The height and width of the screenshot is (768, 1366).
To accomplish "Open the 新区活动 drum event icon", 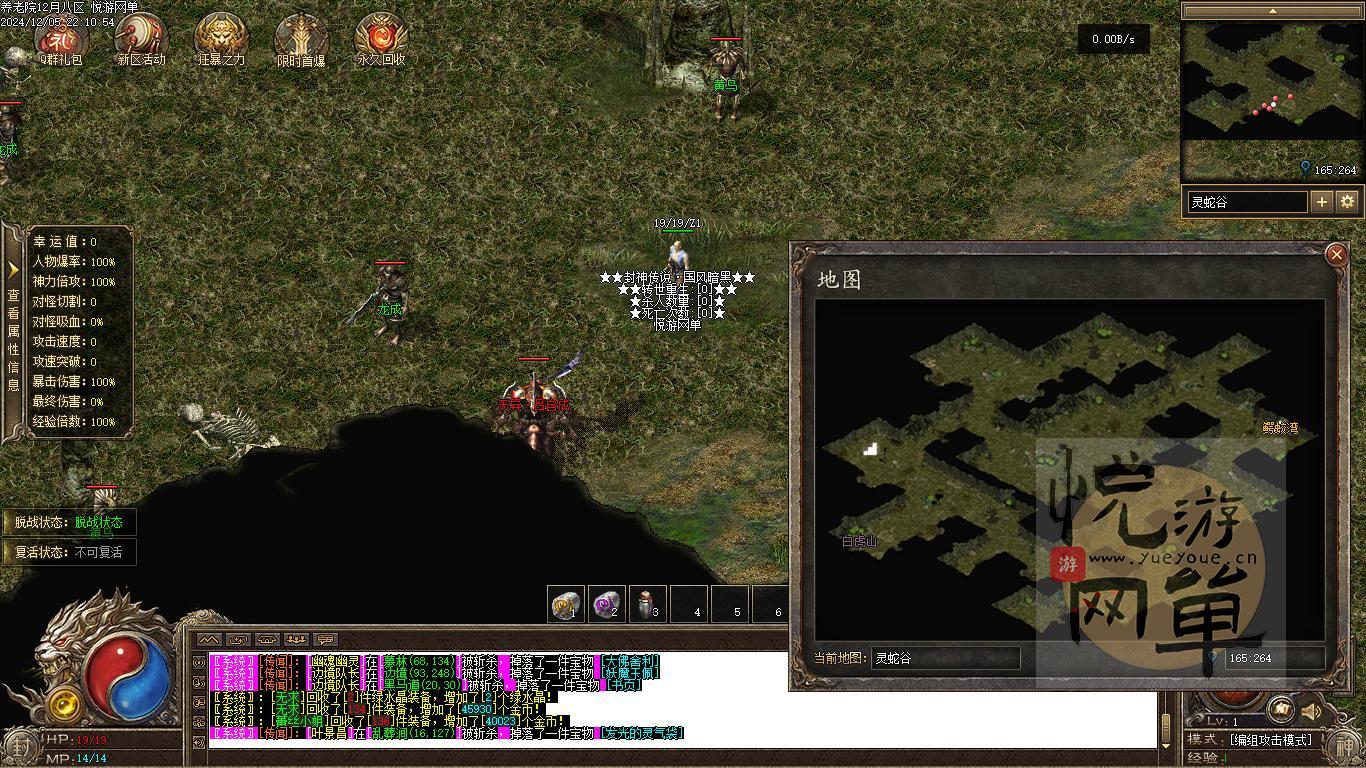I will (x=141, y=38).
